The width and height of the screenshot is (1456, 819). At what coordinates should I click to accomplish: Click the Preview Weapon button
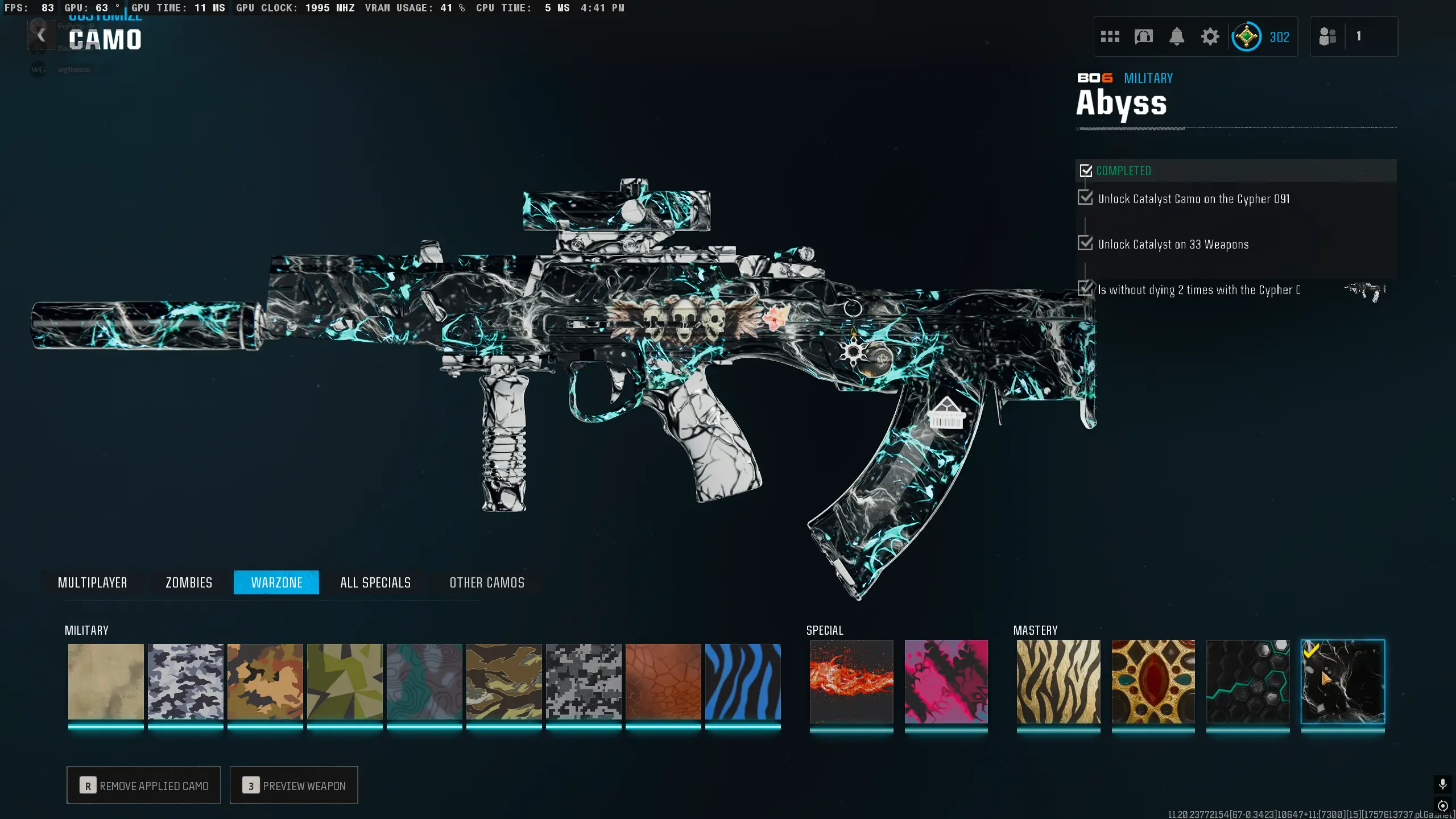pos(293,785)
